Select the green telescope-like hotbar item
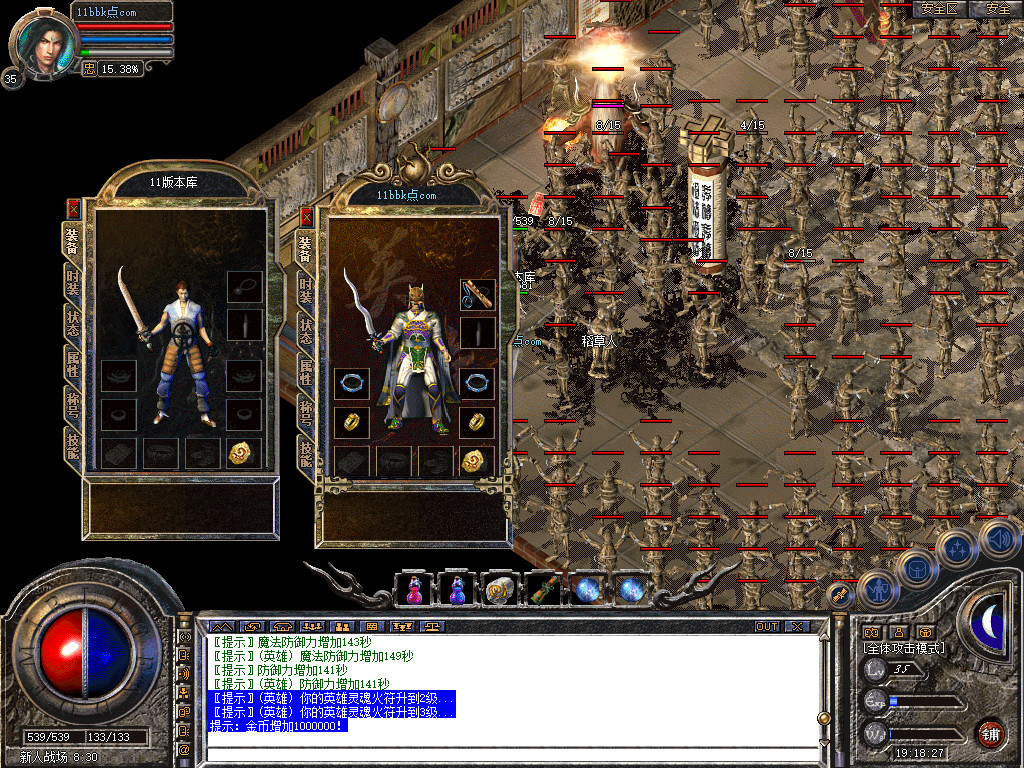The width and height of the screenshot is (1024, 768). click(x=542, y=590)
